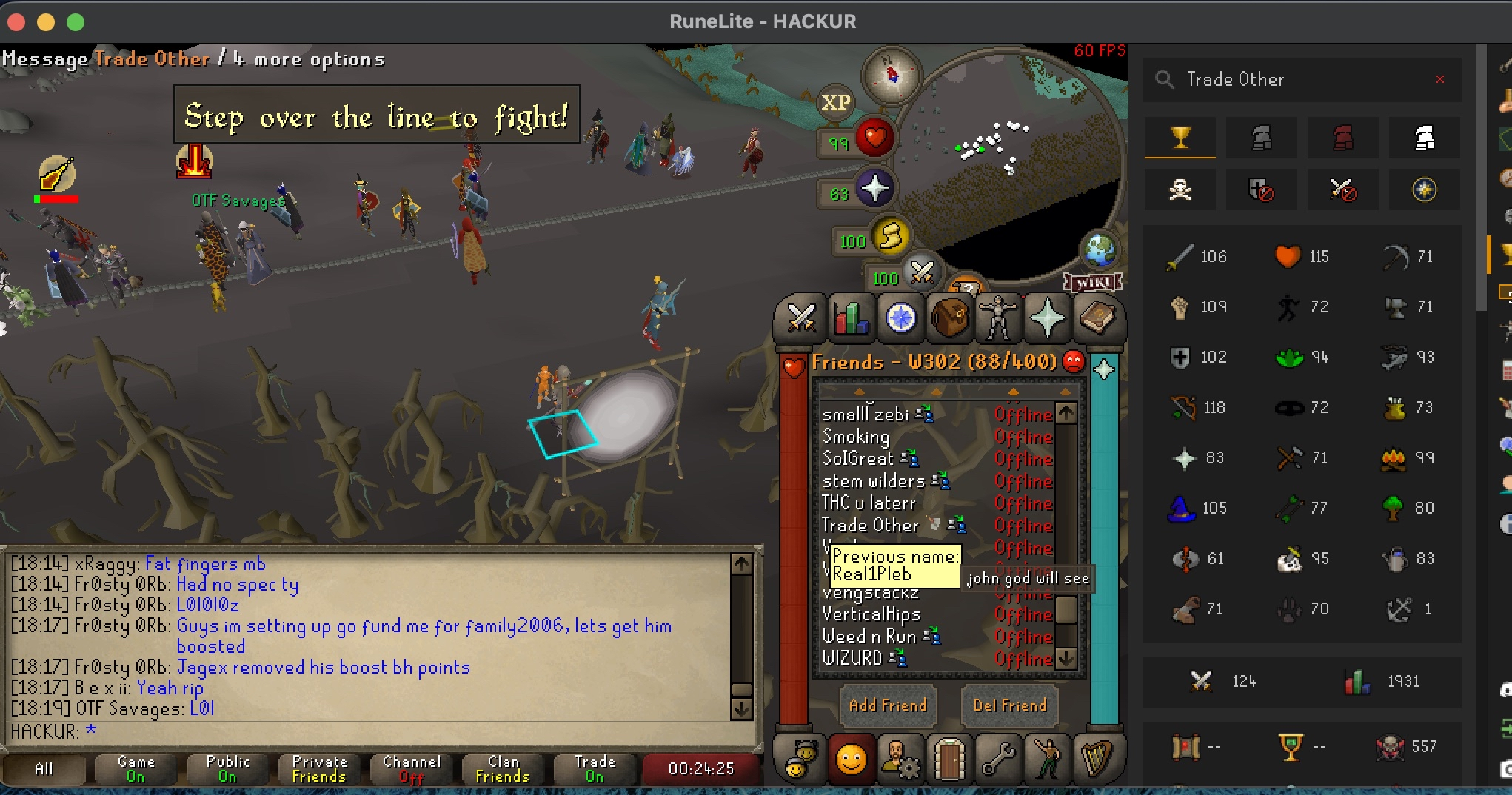Close the RuneLite window
The image size is (1512, 795).
(16, 21)
